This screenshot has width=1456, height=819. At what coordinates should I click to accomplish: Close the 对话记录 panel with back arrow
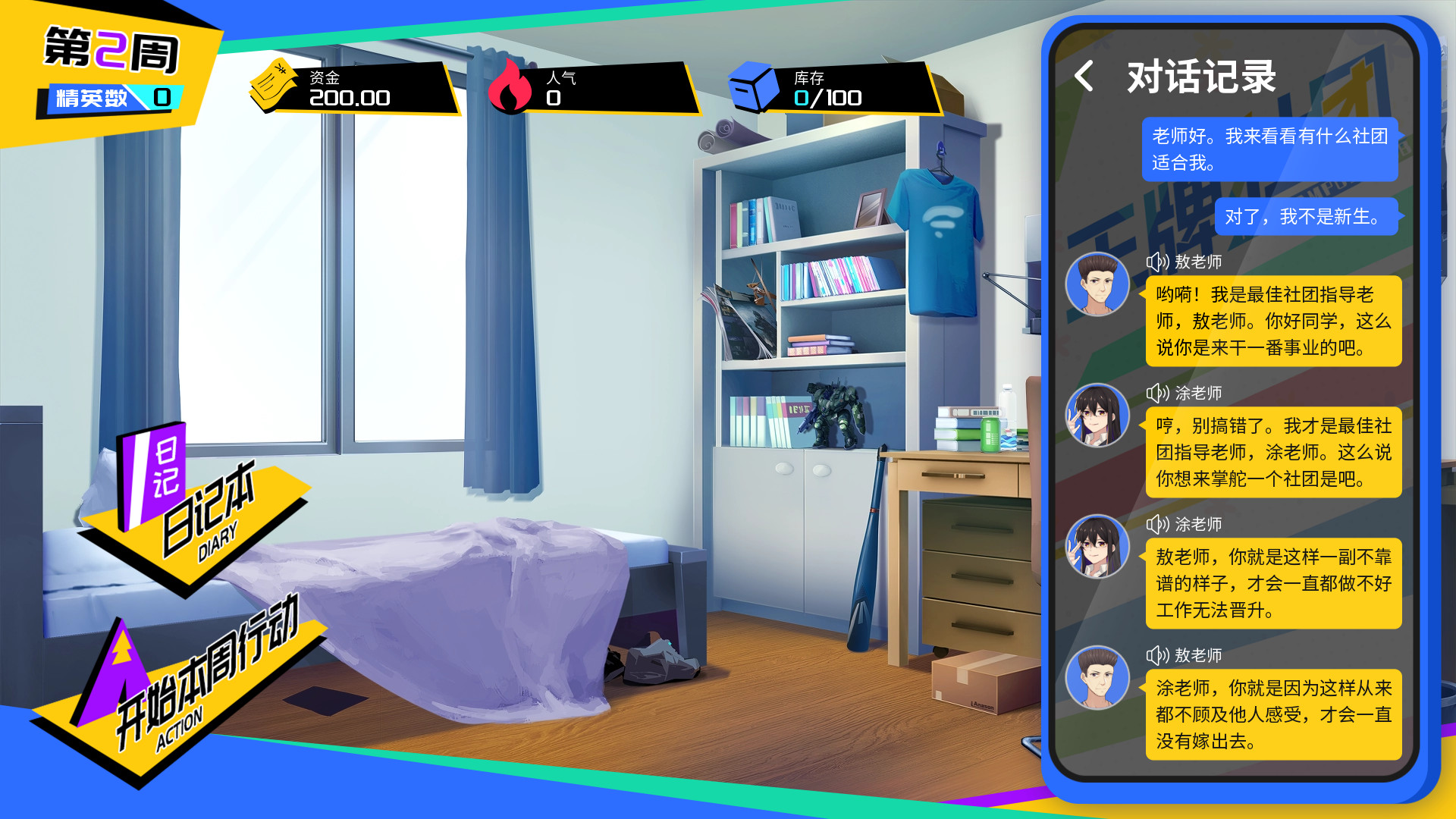coord(1084,77)
